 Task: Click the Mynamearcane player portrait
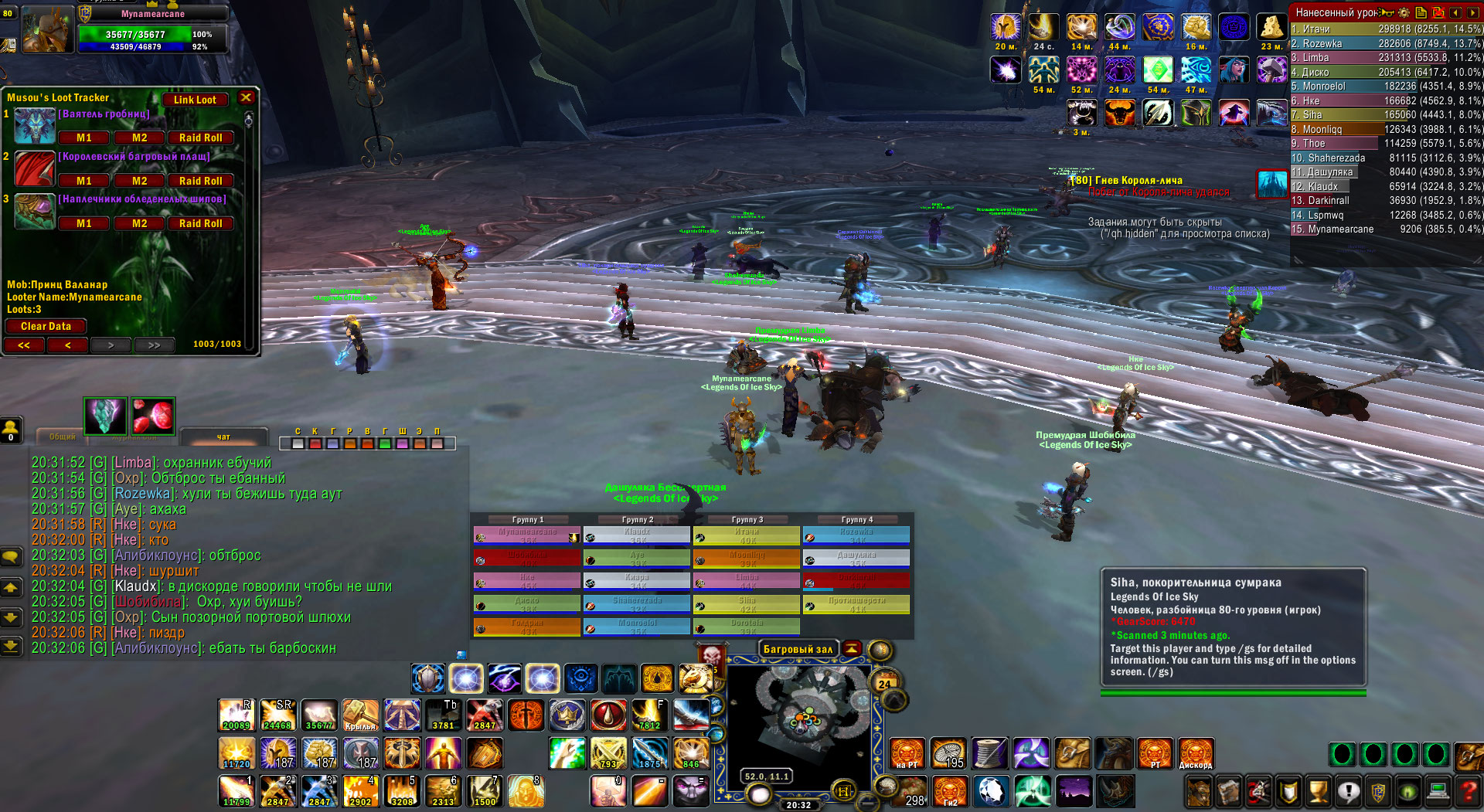(48, 30)
